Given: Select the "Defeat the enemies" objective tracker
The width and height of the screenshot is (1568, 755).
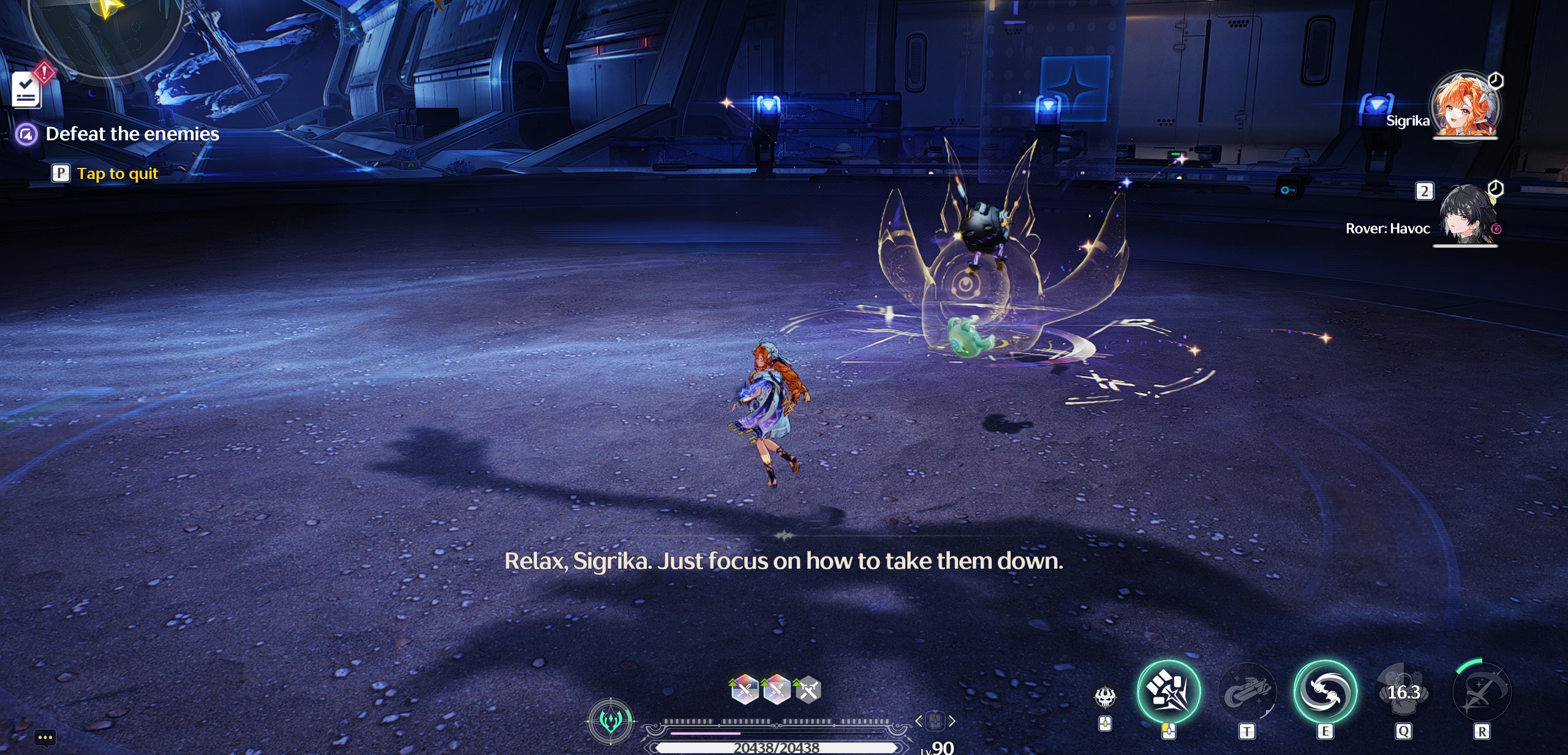Looking at the screenshot, I should click(x=132, y=134).
